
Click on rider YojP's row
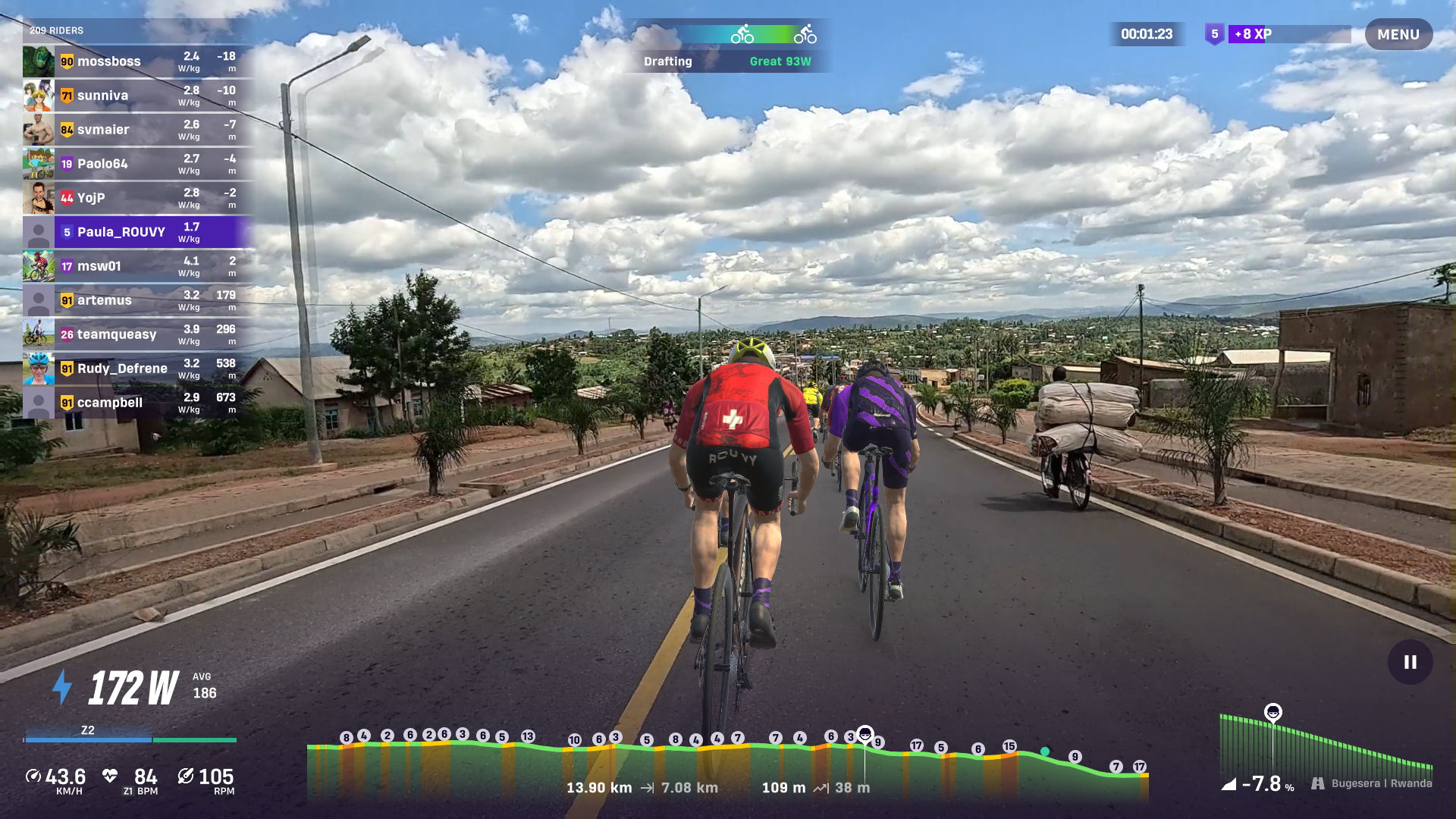click(138, 198)
